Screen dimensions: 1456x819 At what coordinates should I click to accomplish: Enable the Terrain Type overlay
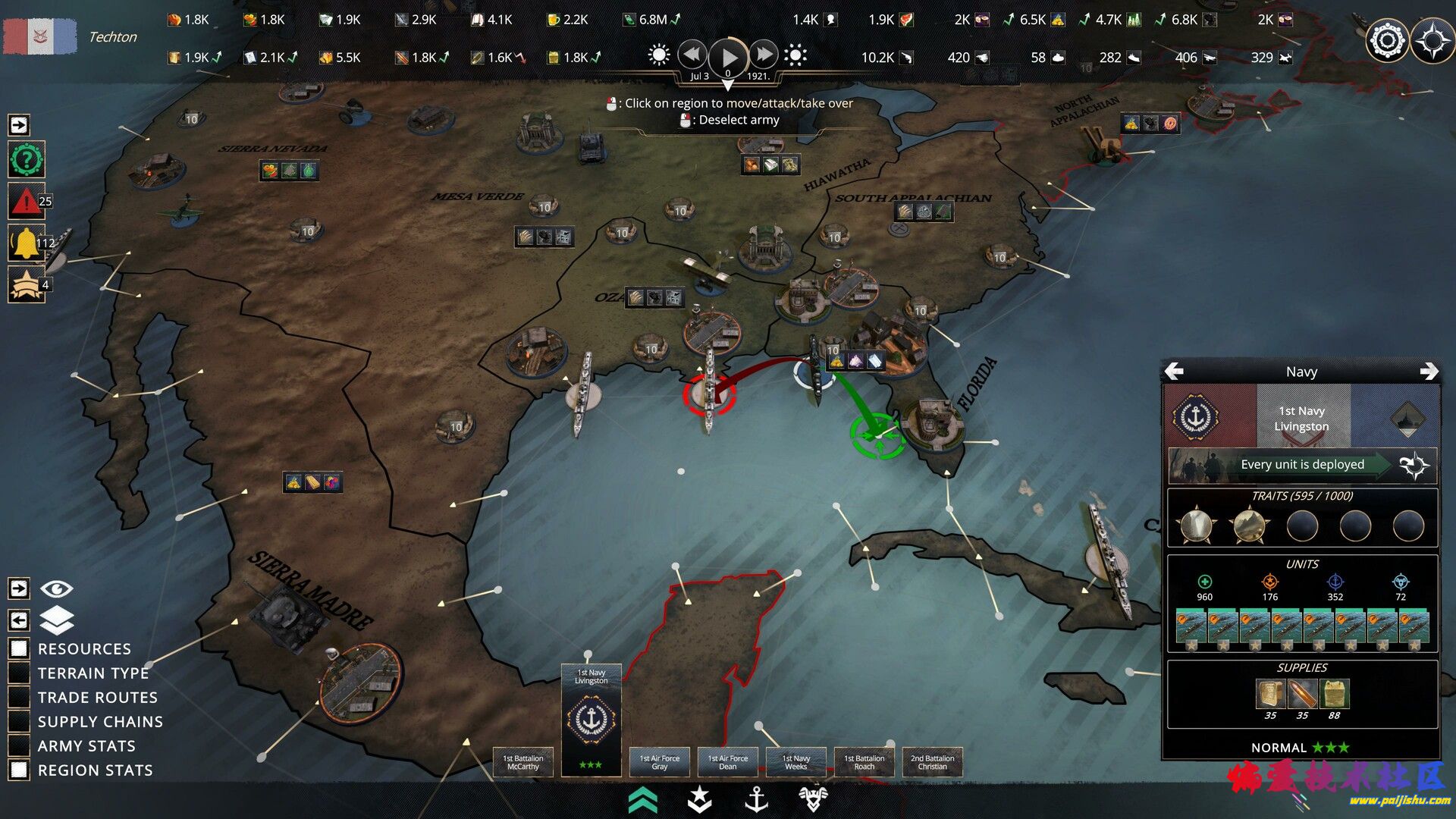(19, 673)
